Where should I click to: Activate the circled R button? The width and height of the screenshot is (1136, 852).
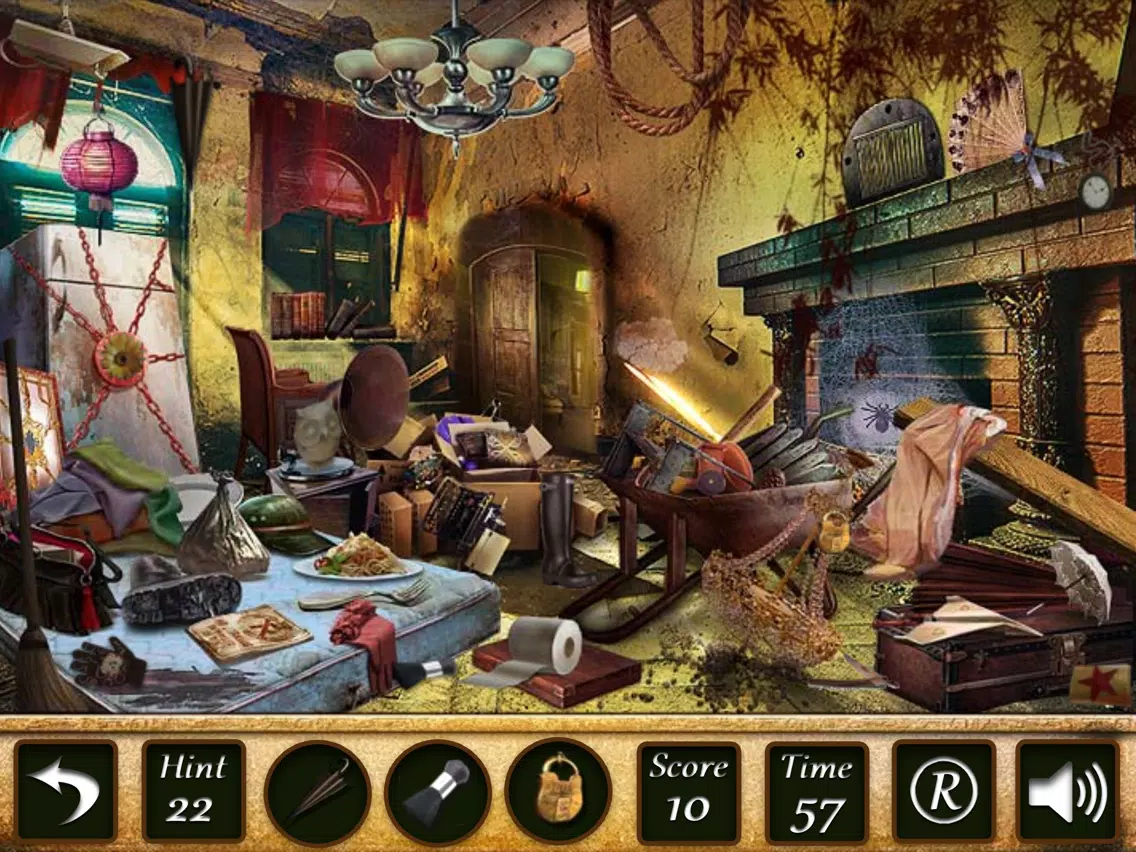pos(943,792)
